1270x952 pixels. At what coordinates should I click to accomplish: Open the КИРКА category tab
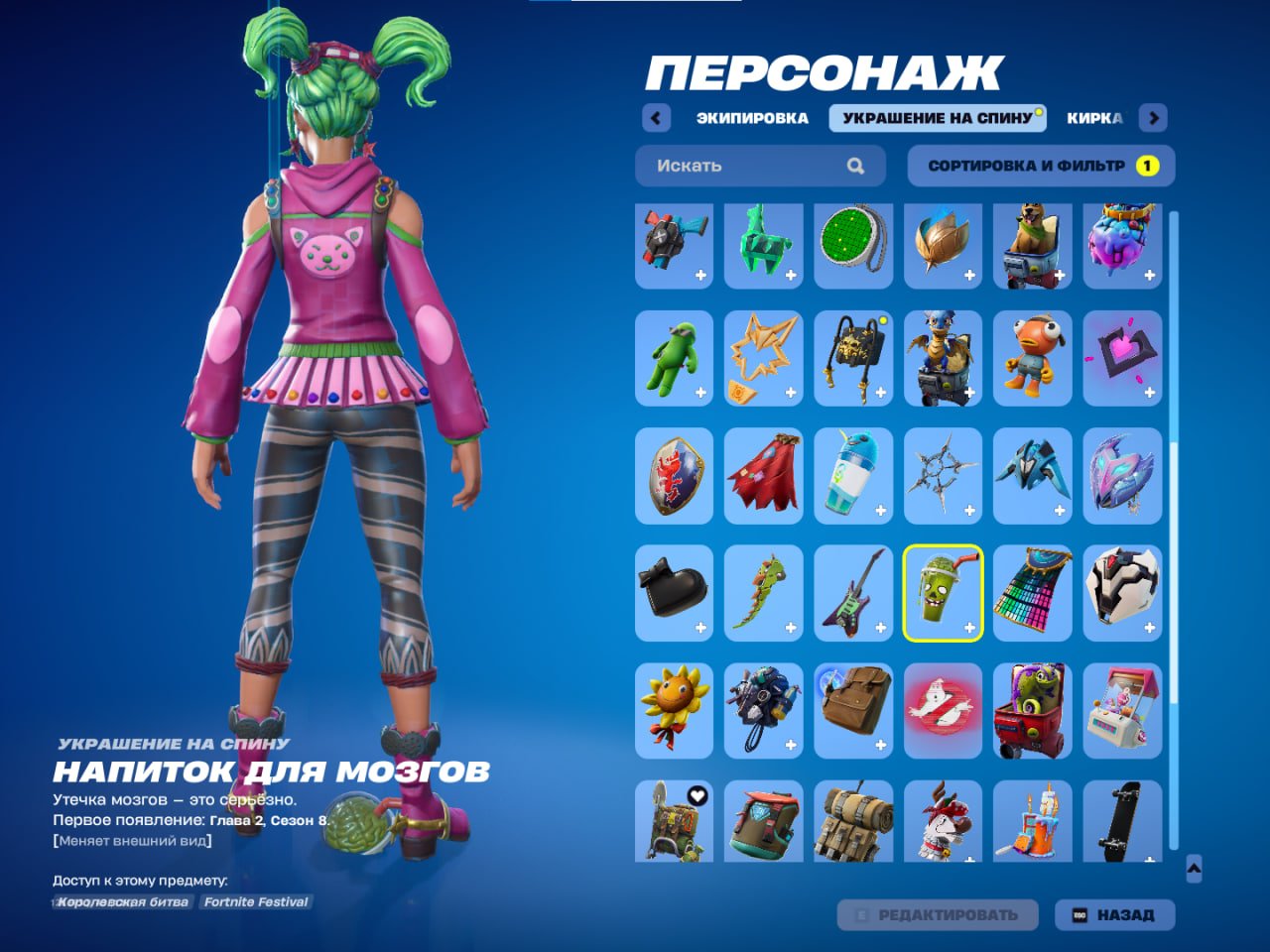[x=1093, y=118]
